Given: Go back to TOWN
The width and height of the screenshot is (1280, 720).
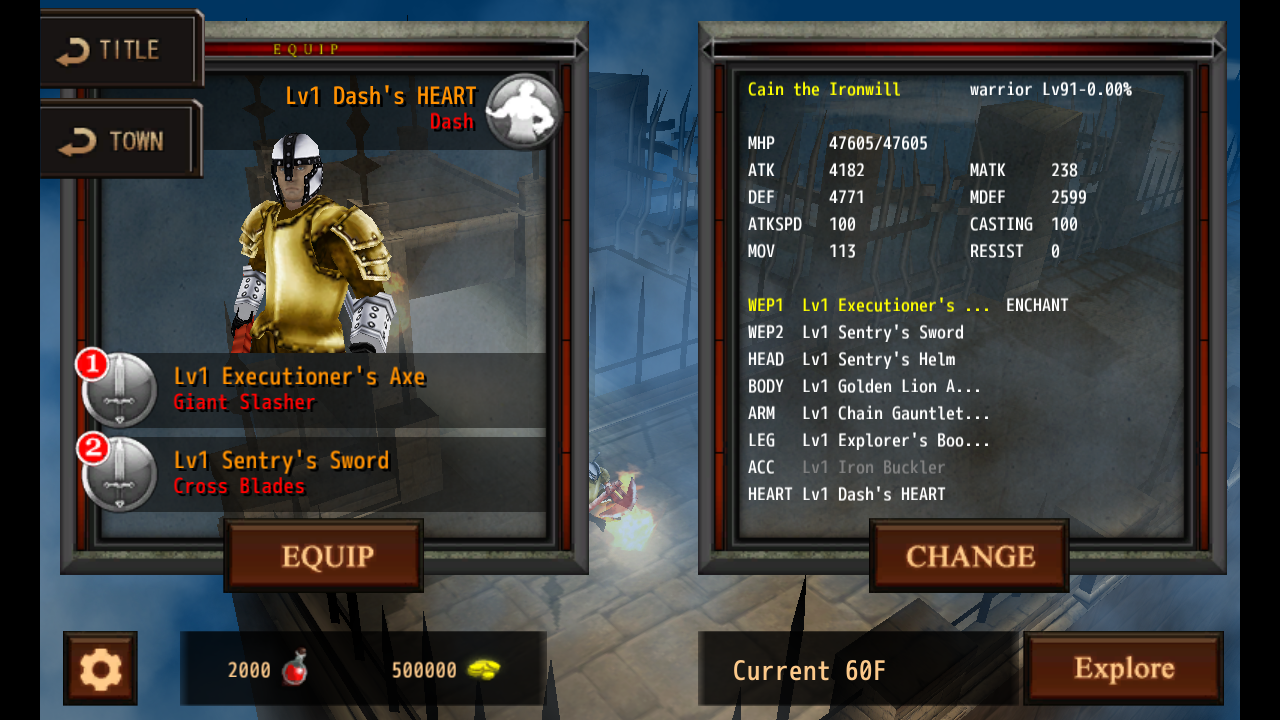Looking at the screenshot, I should pos(120,141).
